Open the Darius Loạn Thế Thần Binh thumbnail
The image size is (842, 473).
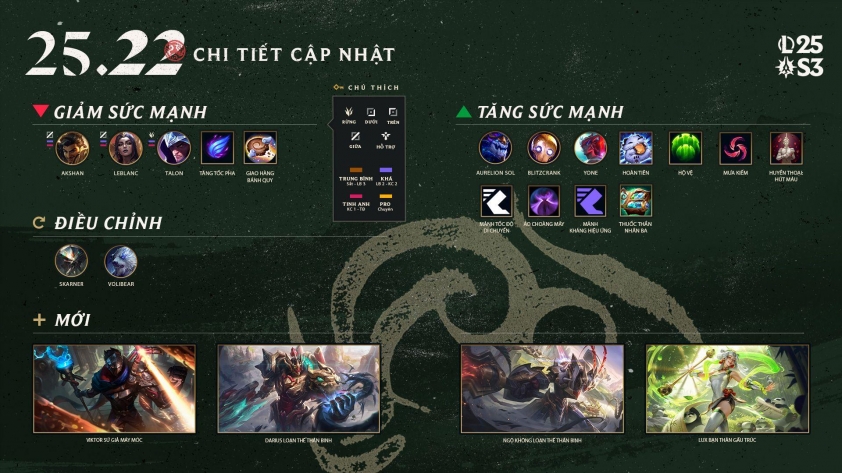(x=298, y=388)
